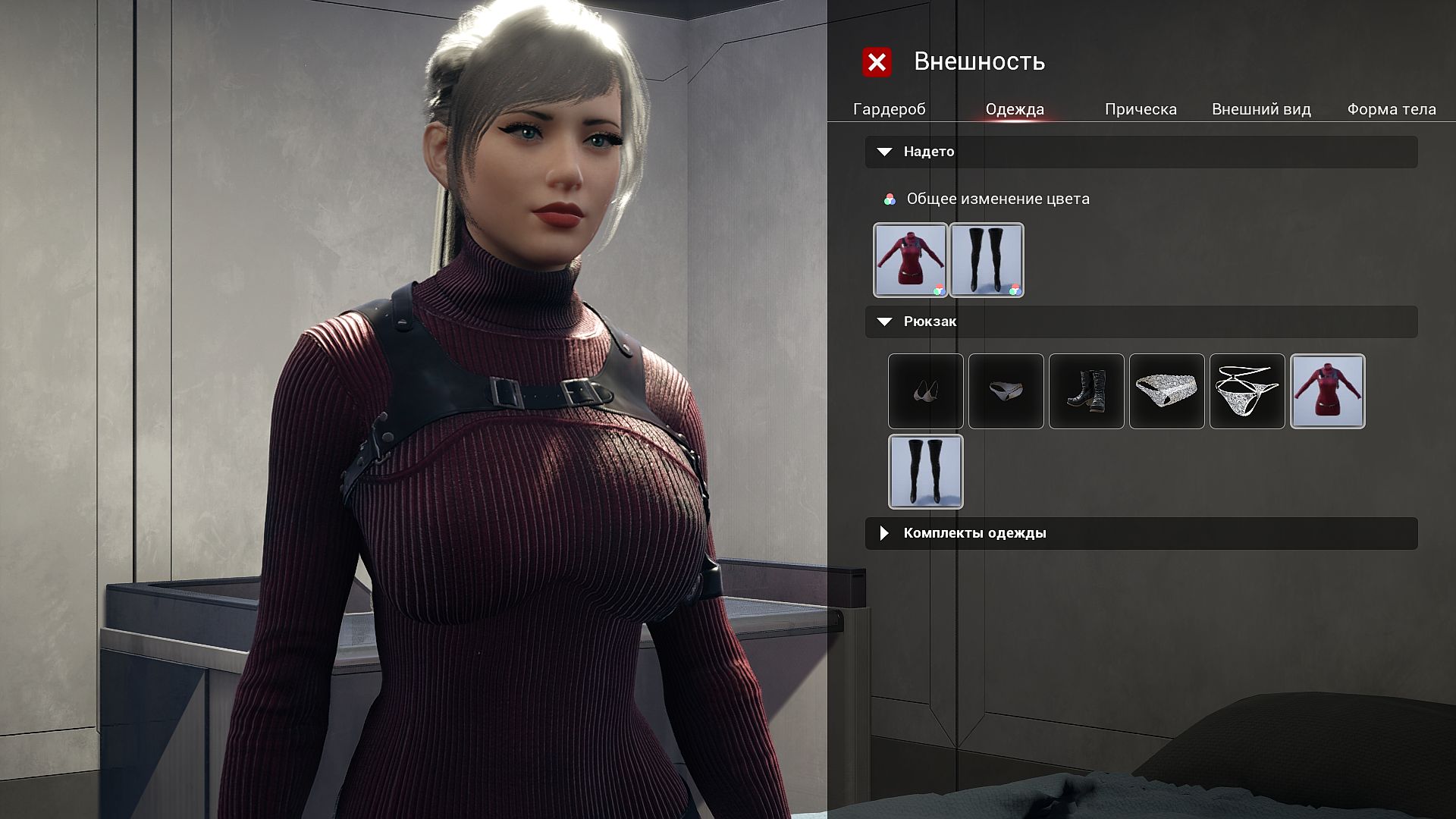Select the thigh-high boots in Рюкзак
The width and height of the screenshot is (1456, 819).
(x=925, y=472)
